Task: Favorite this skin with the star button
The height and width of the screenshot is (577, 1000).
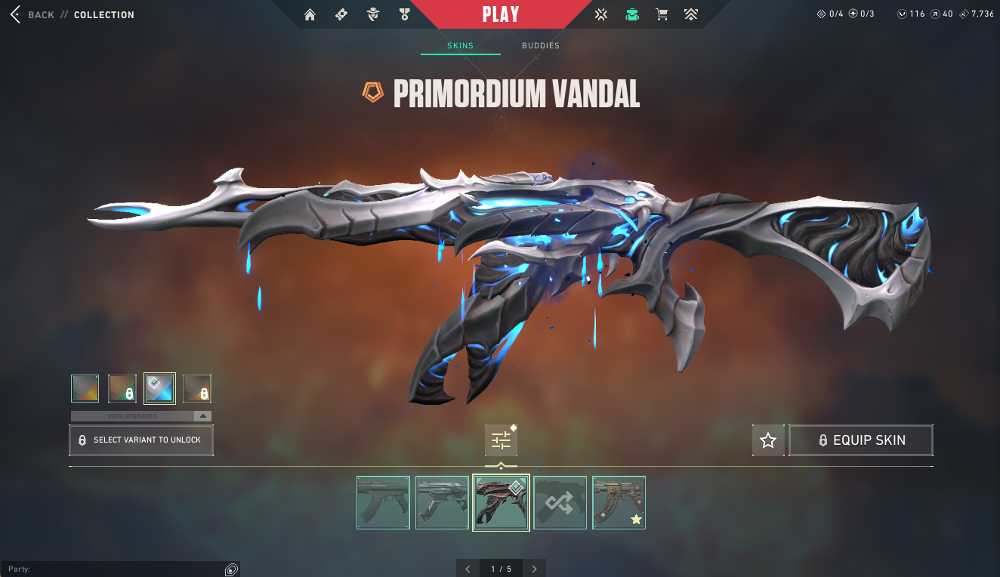Action: tap(768, 440)
